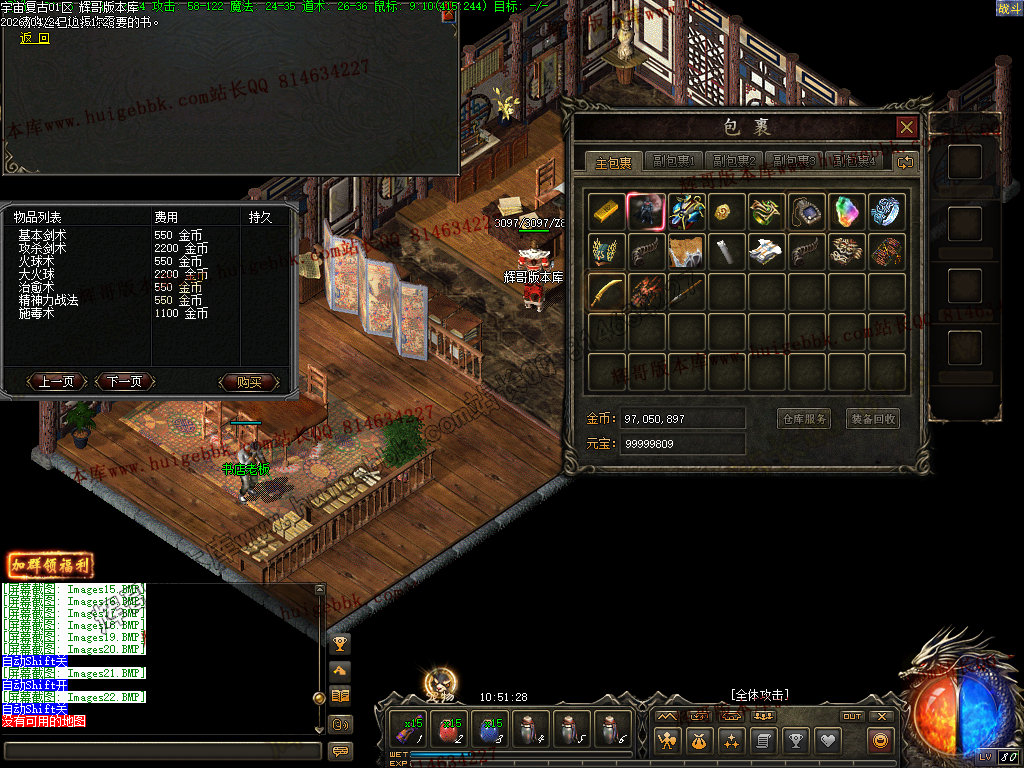
Task: Click the 加群领福利 banner button
Action: 50,566
